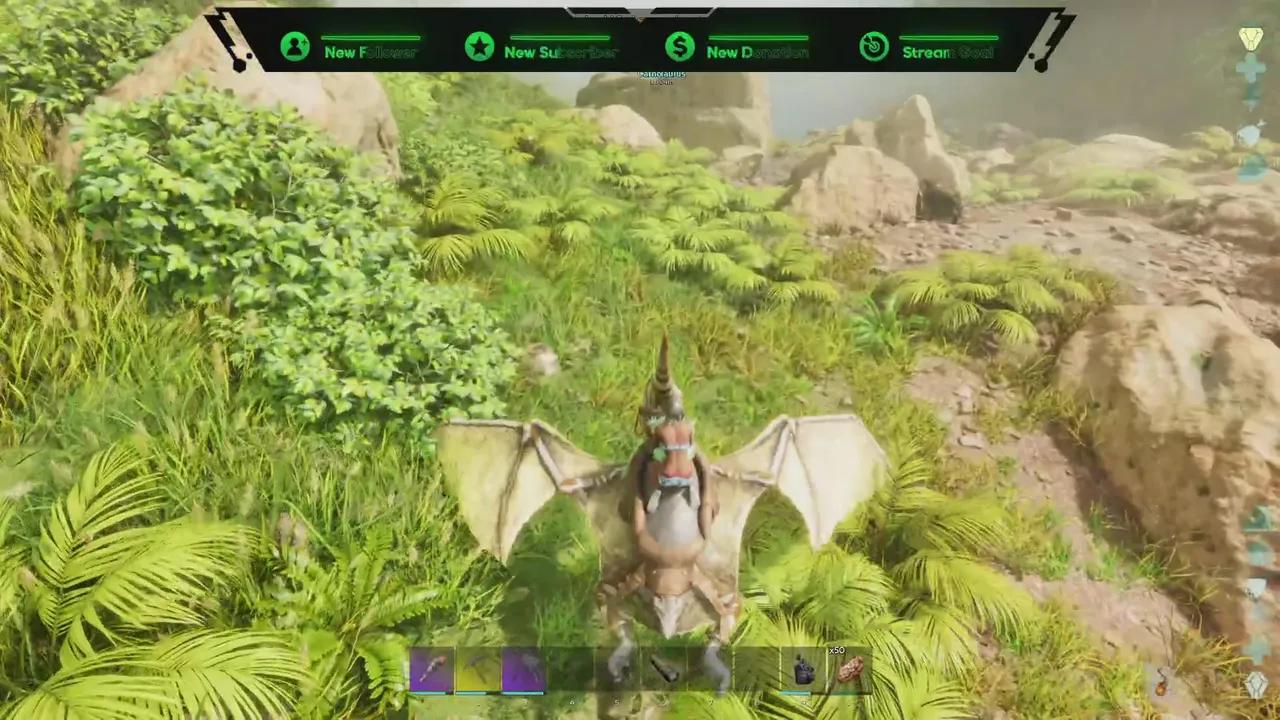1280x720 pixels.
Task: Use the dark canteen hotbar slot
Action: [803, 669]
